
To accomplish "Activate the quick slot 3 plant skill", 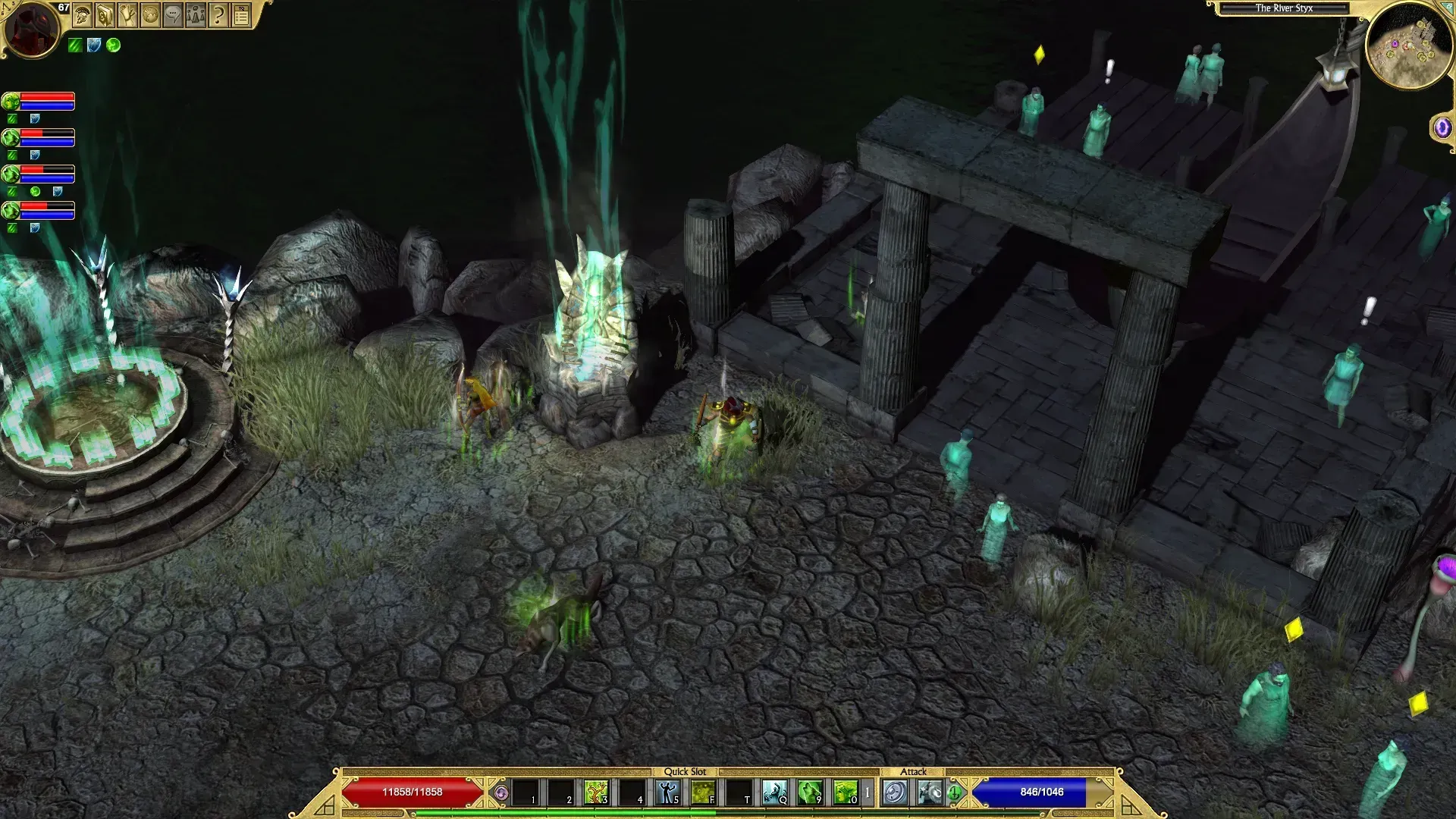I will (x=595, y=792).
